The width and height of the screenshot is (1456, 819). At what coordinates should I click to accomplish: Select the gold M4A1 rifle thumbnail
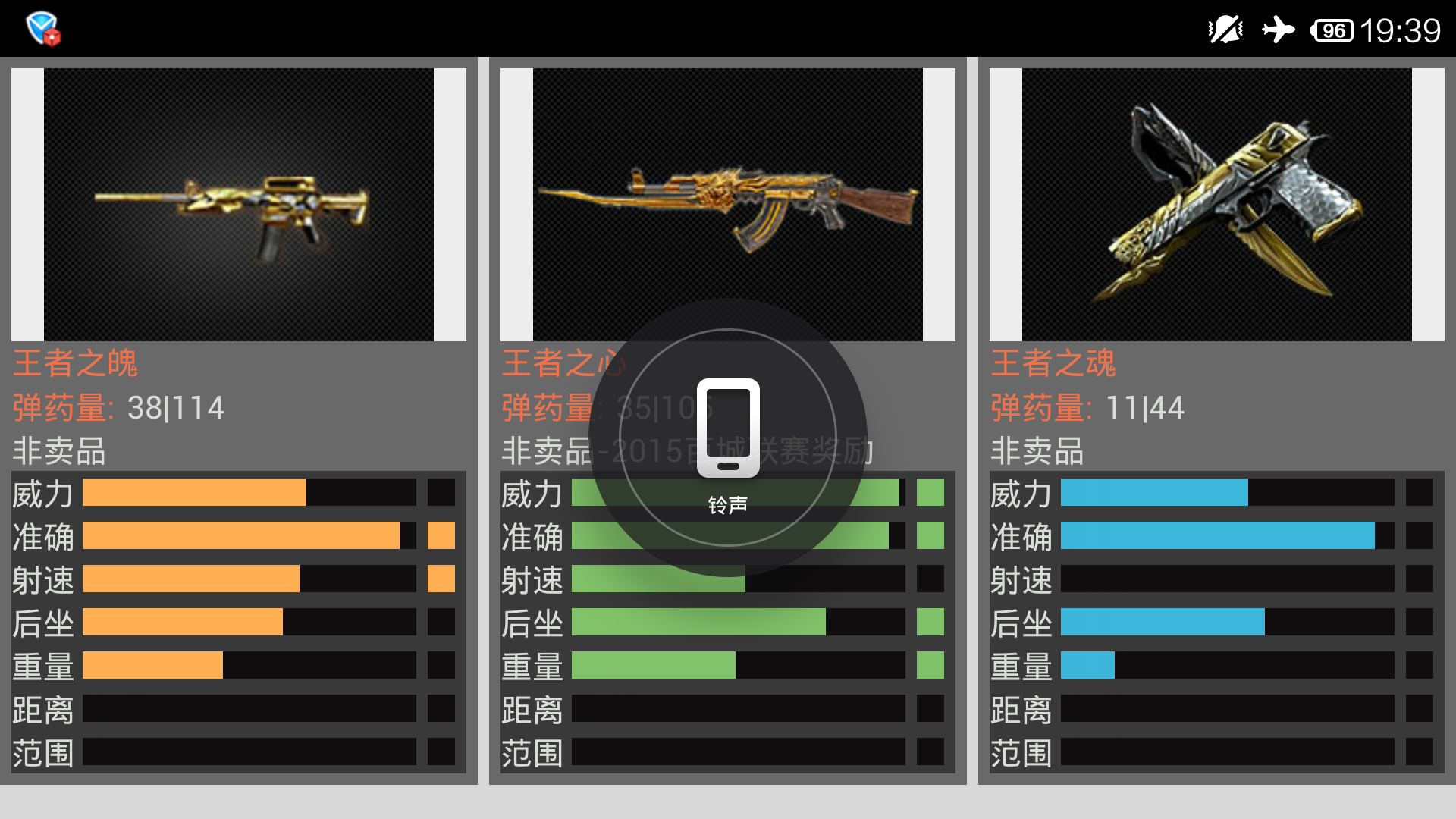point(238,205)
